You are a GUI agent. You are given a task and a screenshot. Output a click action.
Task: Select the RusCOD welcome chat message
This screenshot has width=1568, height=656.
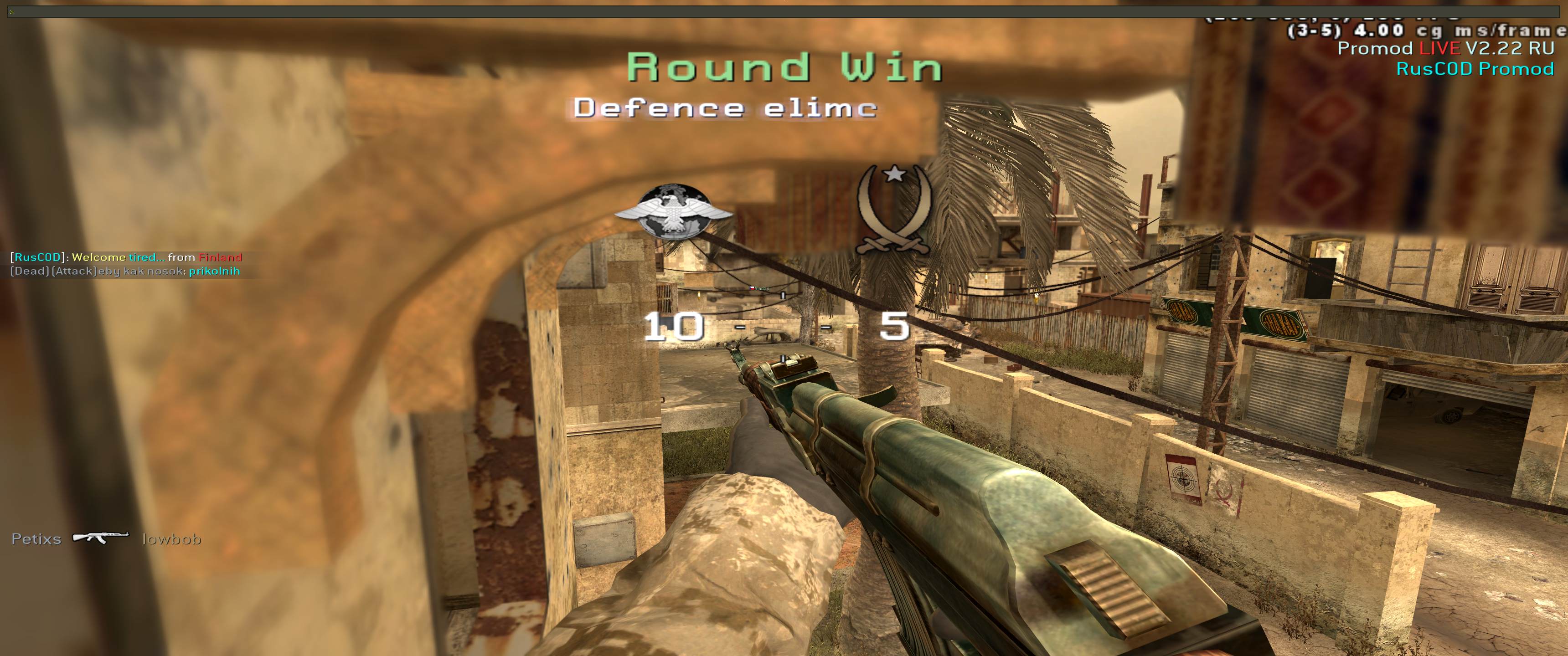pyautogui.click(x=126, y=257)
